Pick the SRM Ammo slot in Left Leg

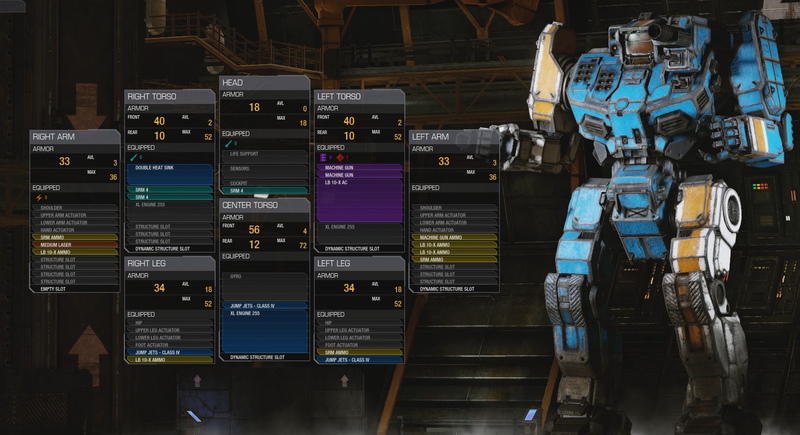tap(358, 352)
